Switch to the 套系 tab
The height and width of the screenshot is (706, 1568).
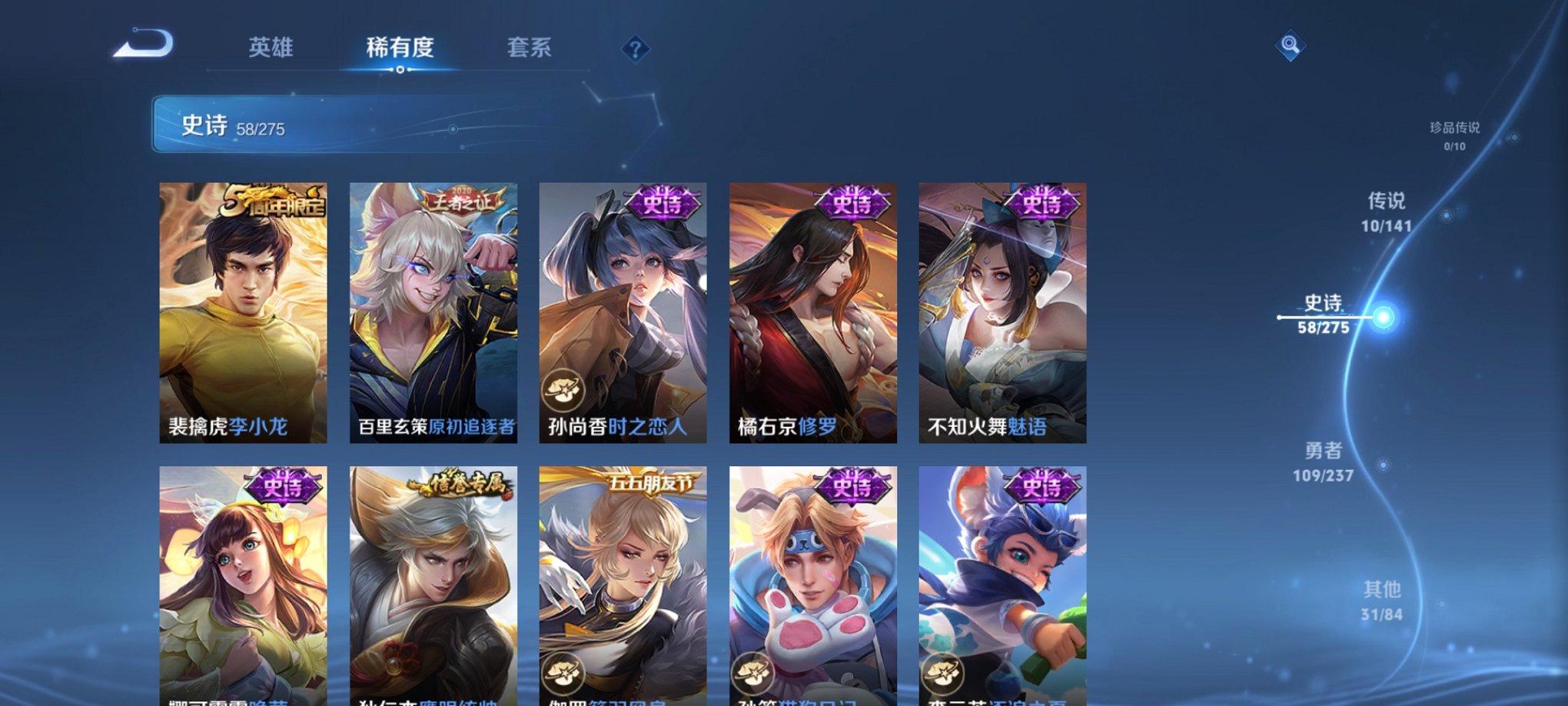click(x=530, y=48)
